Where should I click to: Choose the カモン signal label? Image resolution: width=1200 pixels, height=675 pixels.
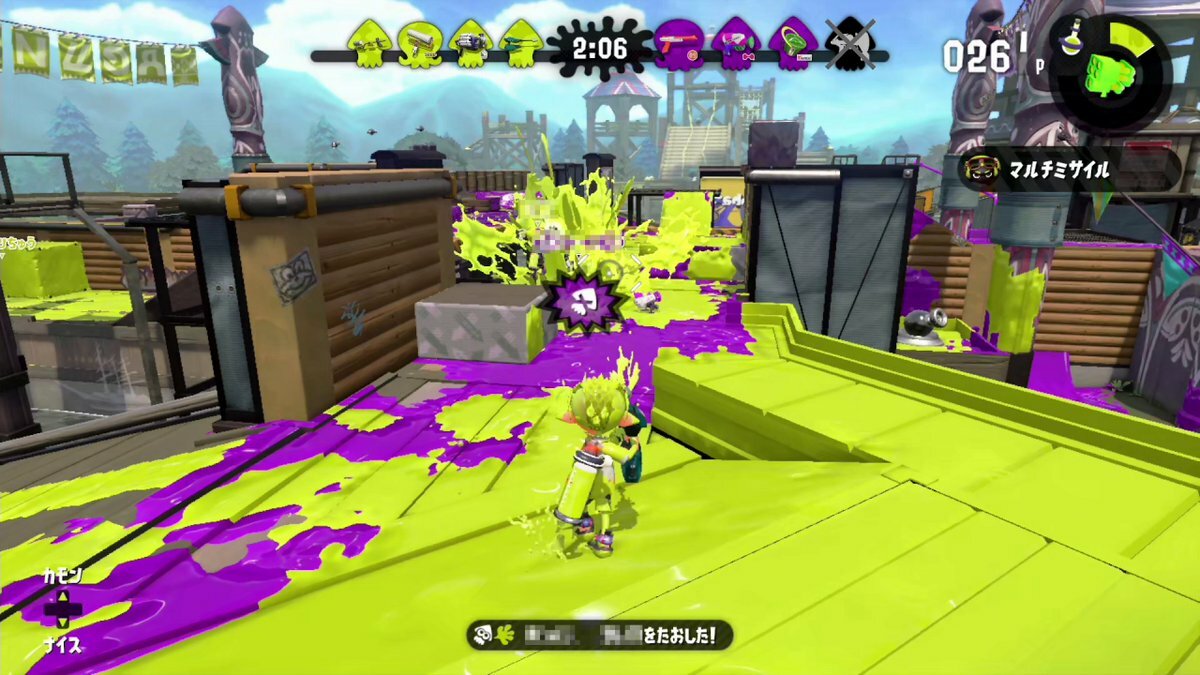coord(62,576)
